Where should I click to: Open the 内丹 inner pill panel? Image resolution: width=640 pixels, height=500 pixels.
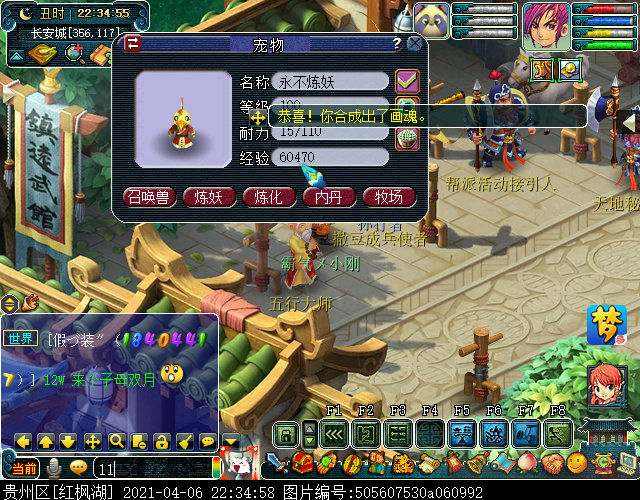328,196
